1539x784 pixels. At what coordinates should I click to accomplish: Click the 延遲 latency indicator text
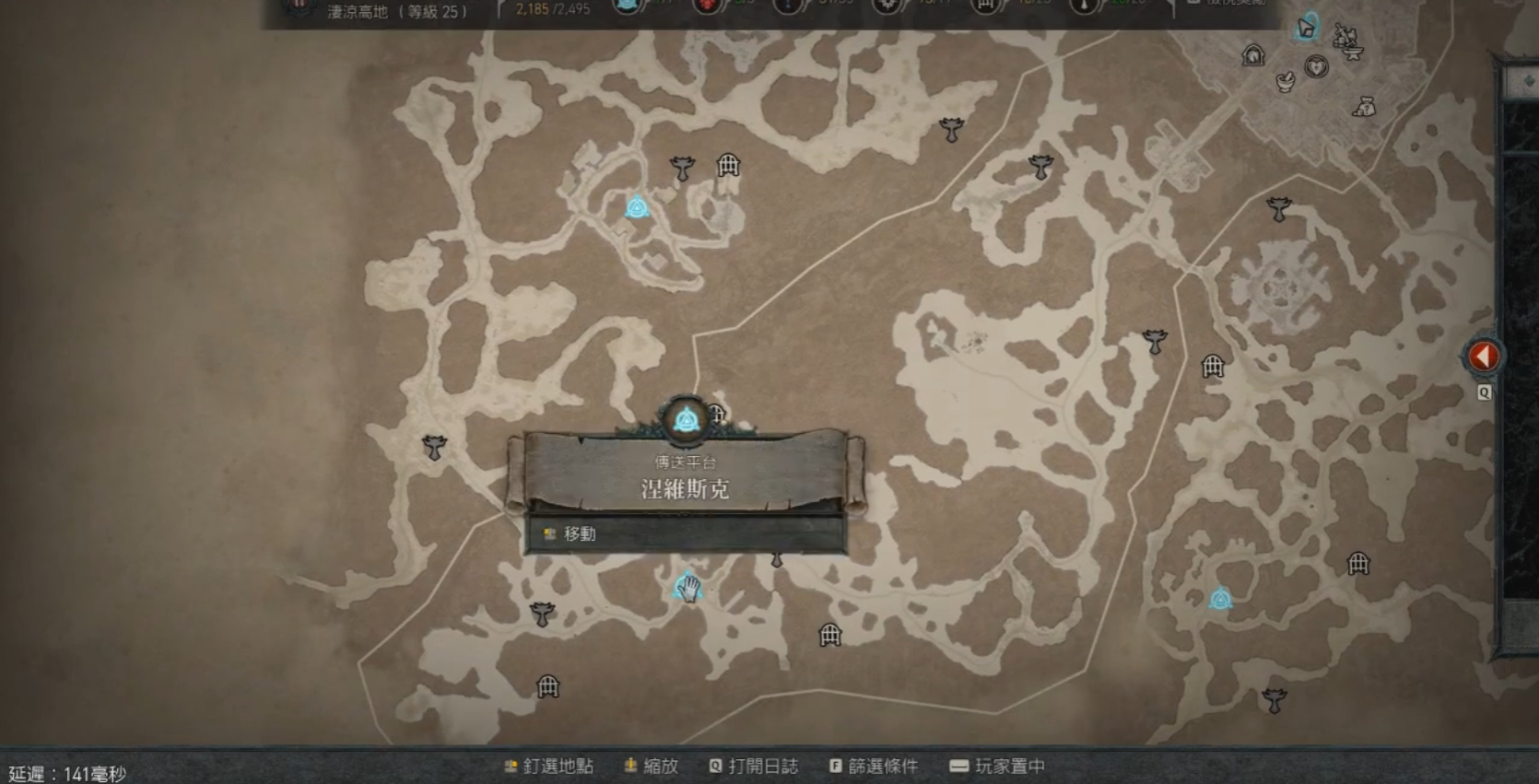tap(65, 774)
